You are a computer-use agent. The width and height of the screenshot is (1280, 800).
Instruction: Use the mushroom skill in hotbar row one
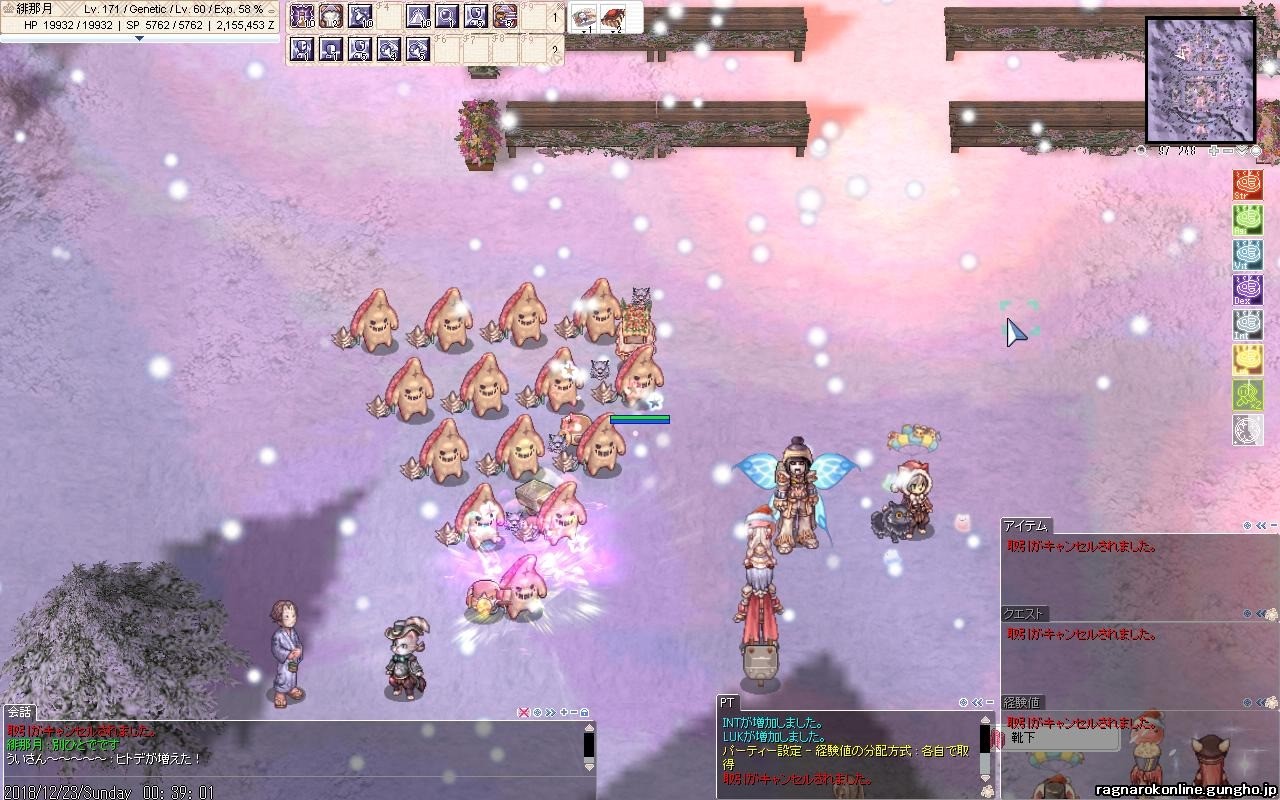pos(330,16)
